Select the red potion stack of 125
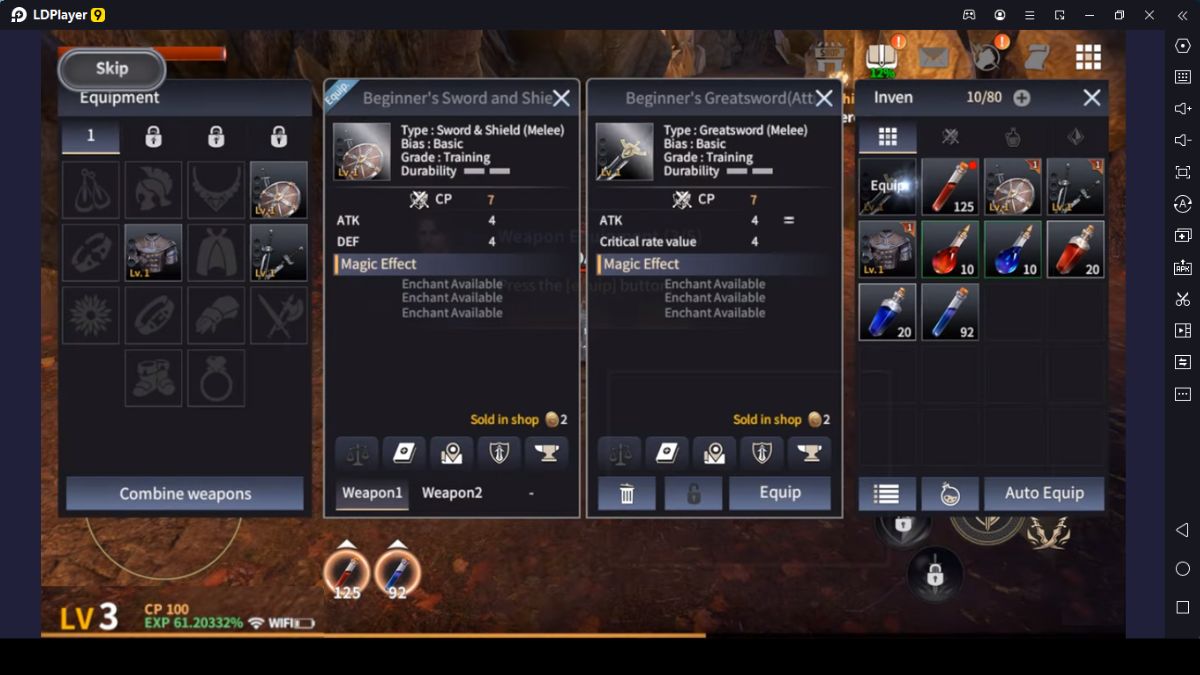The height and width of the screenshot is (675, 1200). click(x=950, y=187)
